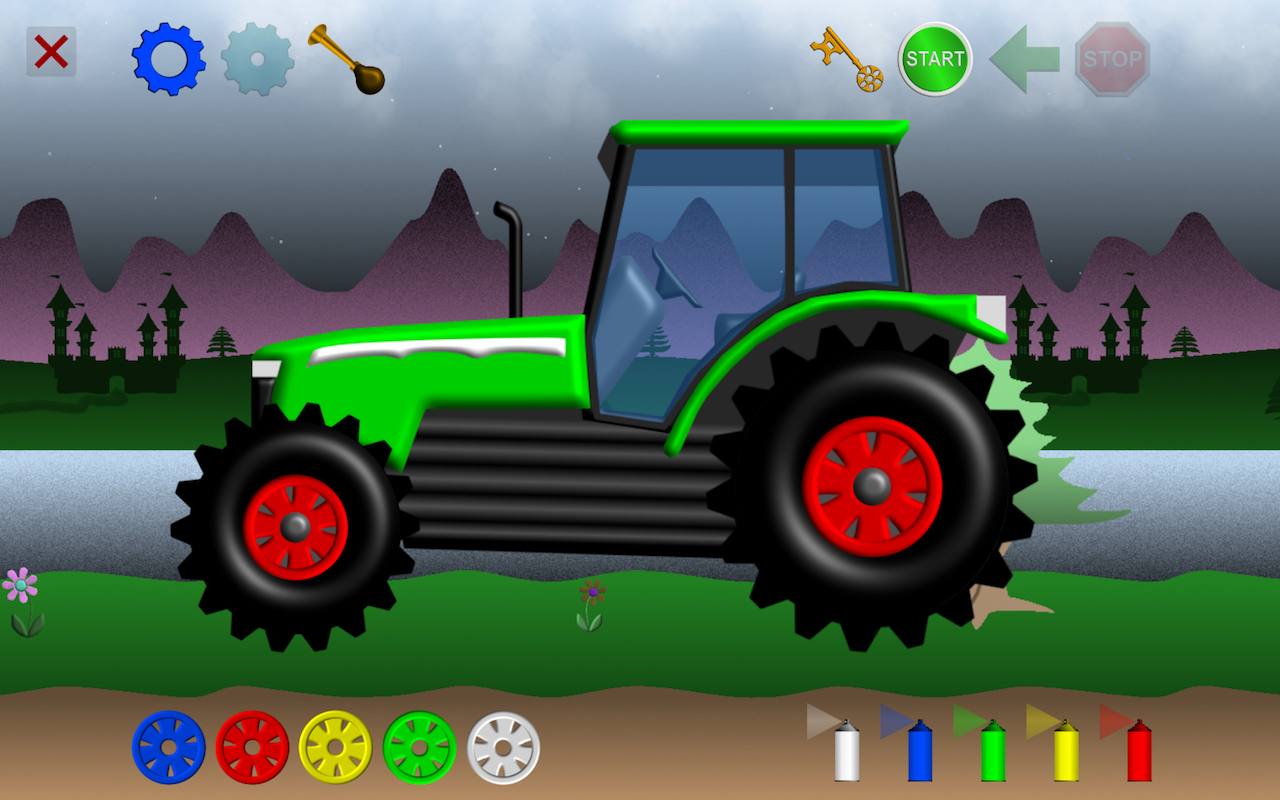Select the green wheel style
Screen dimensions: 1280x800
pyautogui.click(x=418, y=747)
